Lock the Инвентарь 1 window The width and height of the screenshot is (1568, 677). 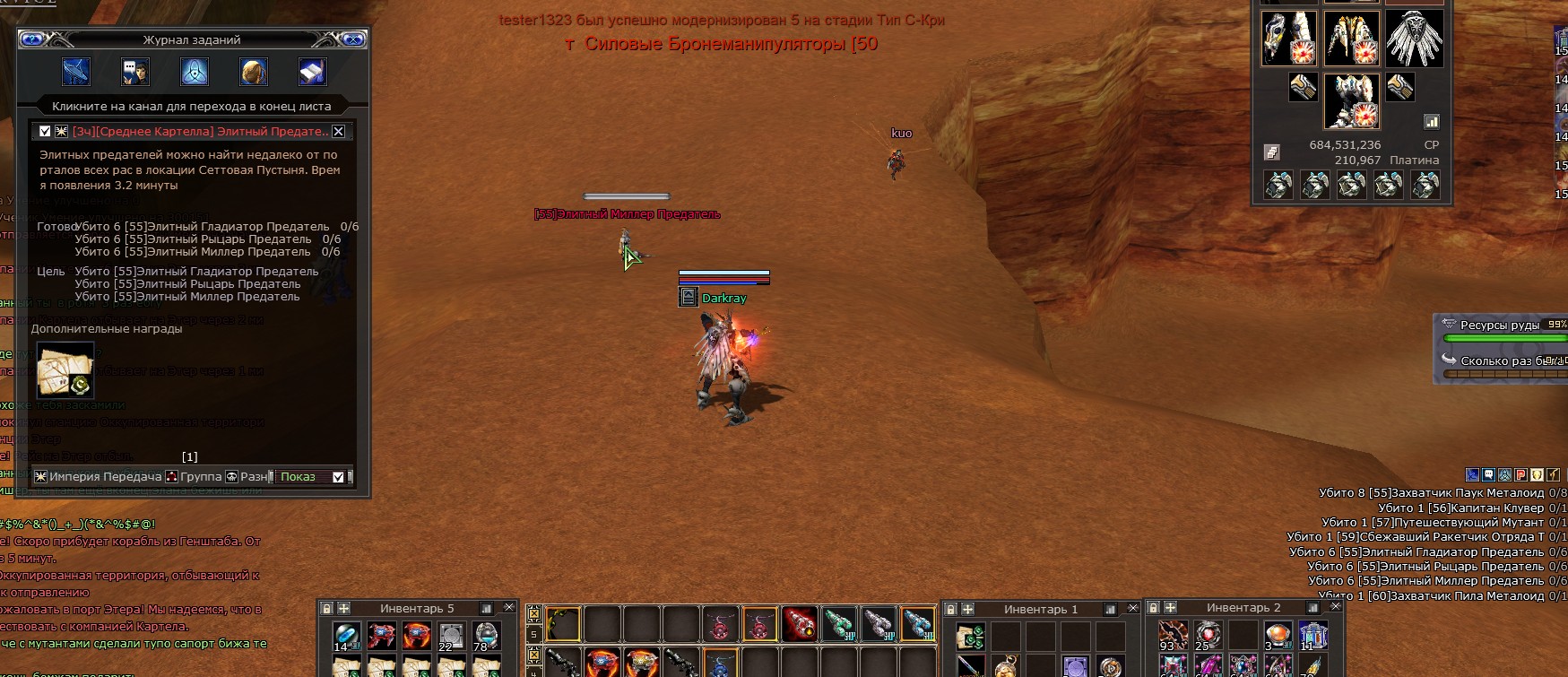(952, 609)
